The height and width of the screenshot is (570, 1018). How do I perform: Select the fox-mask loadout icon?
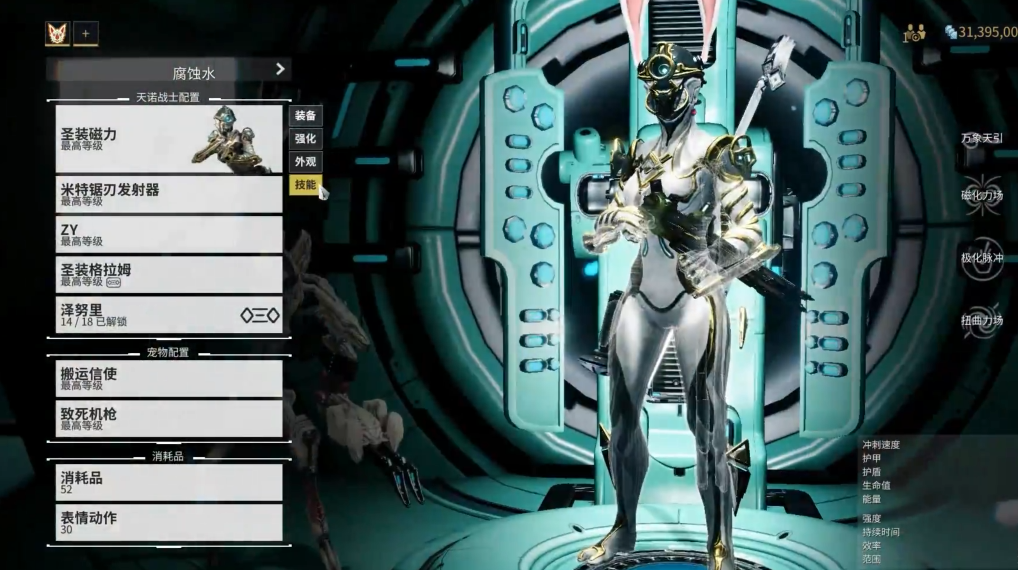57,34
